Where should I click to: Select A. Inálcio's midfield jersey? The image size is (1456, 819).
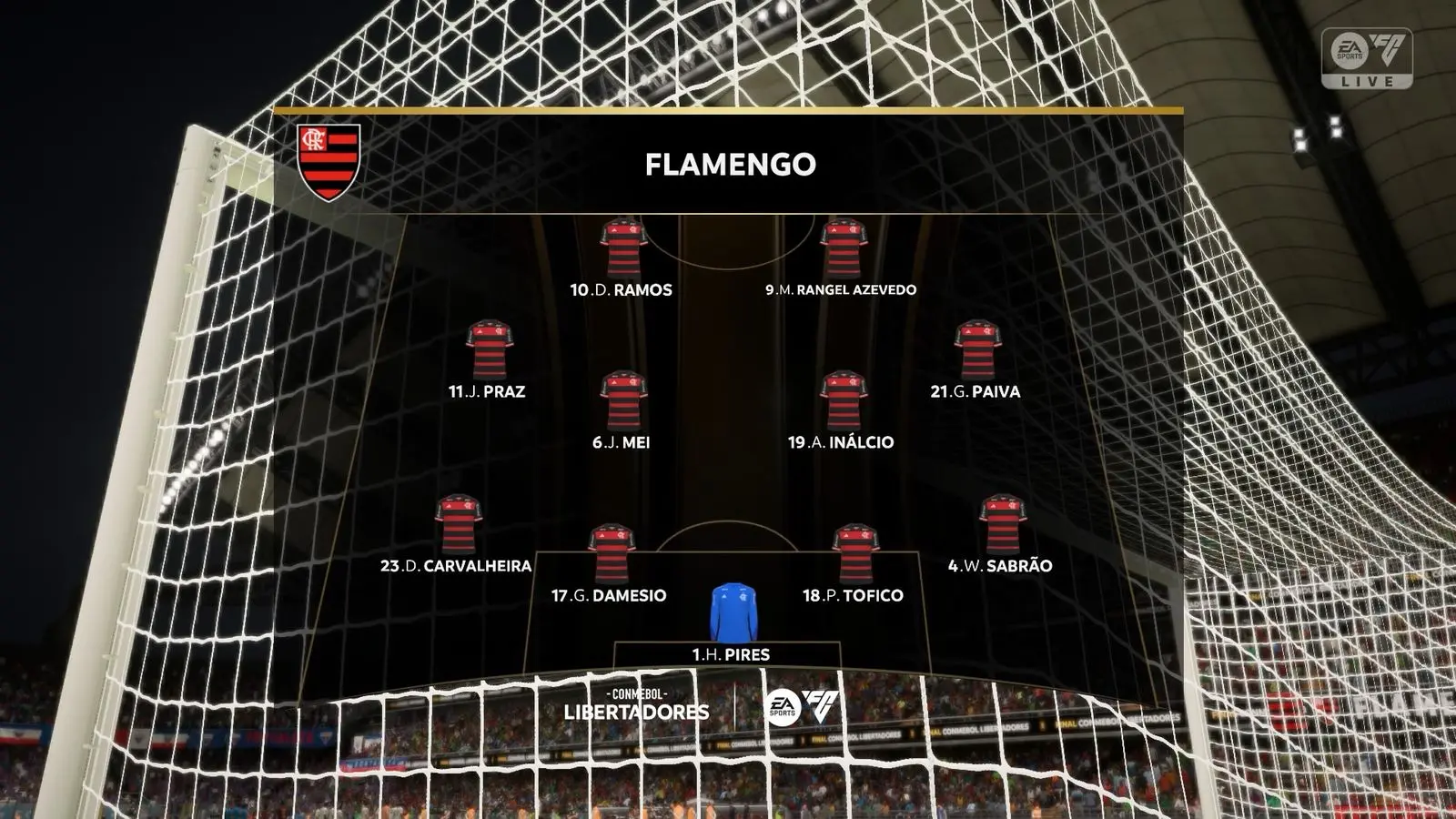846,400
